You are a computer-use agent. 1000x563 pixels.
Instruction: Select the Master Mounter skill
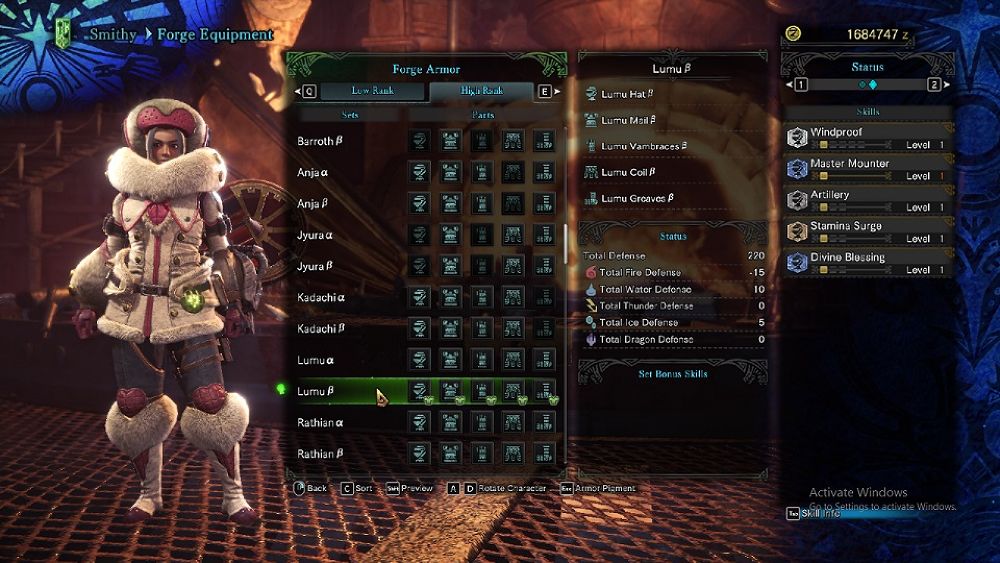[x=867, y=169]
